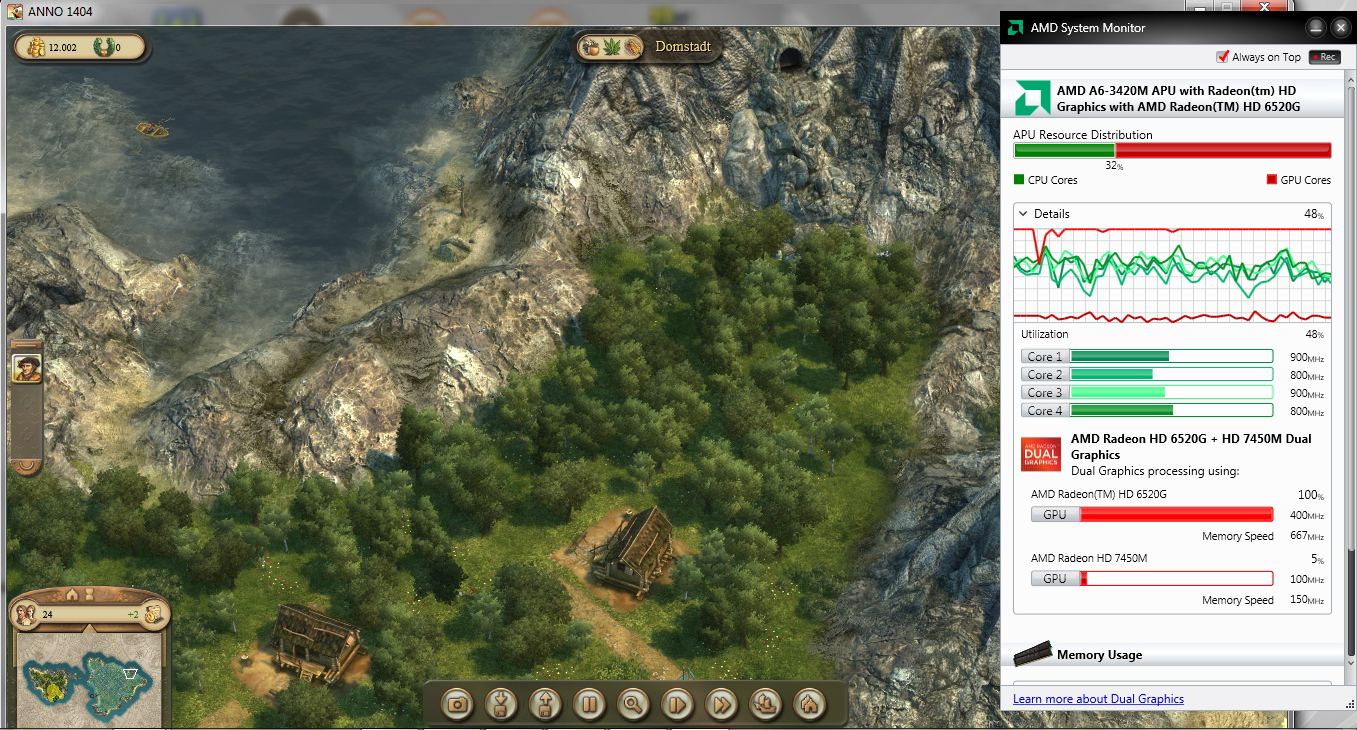Click the Domstadt island name banner
Screen dimensions: 1357x730
tap(682, 47)
